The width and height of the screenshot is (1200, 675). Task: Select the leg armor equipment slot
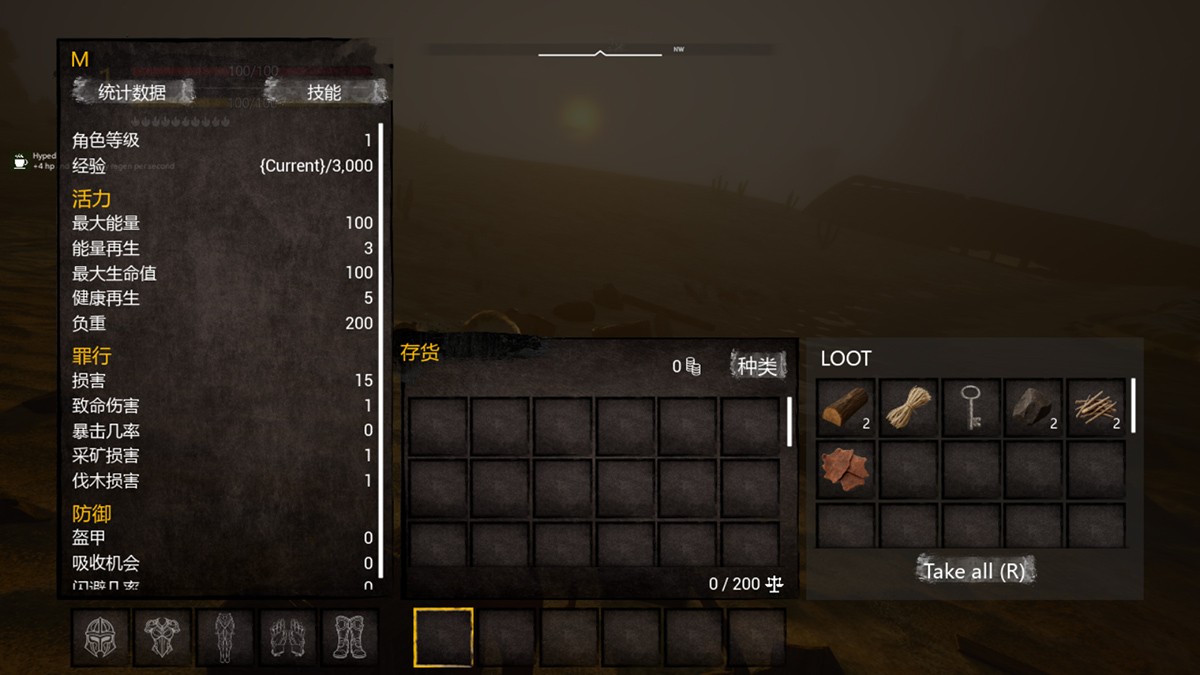point(225,638)
